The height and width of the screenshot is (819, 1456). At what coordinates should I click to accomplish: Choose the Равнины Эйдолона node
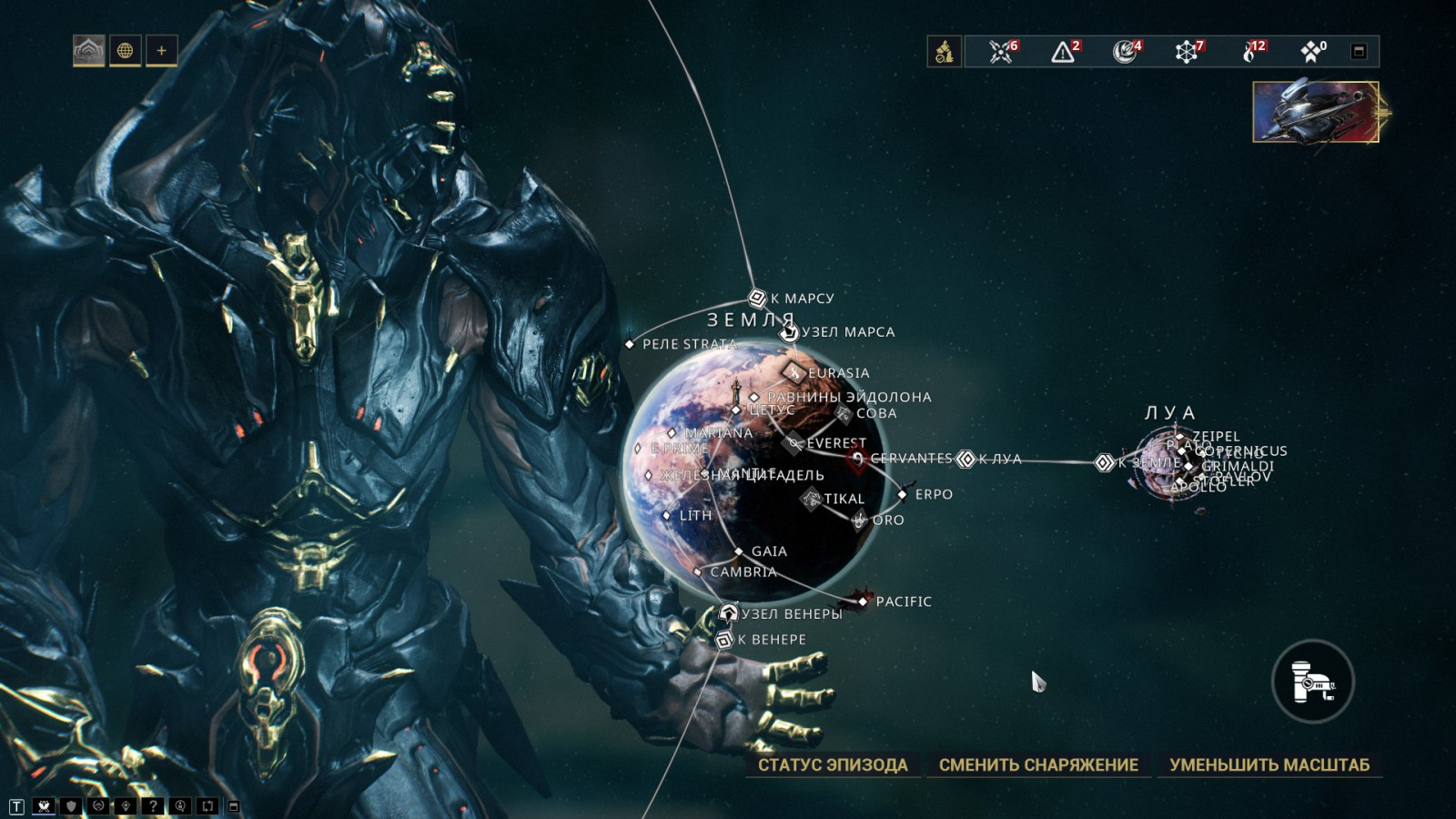coord(754,397)
